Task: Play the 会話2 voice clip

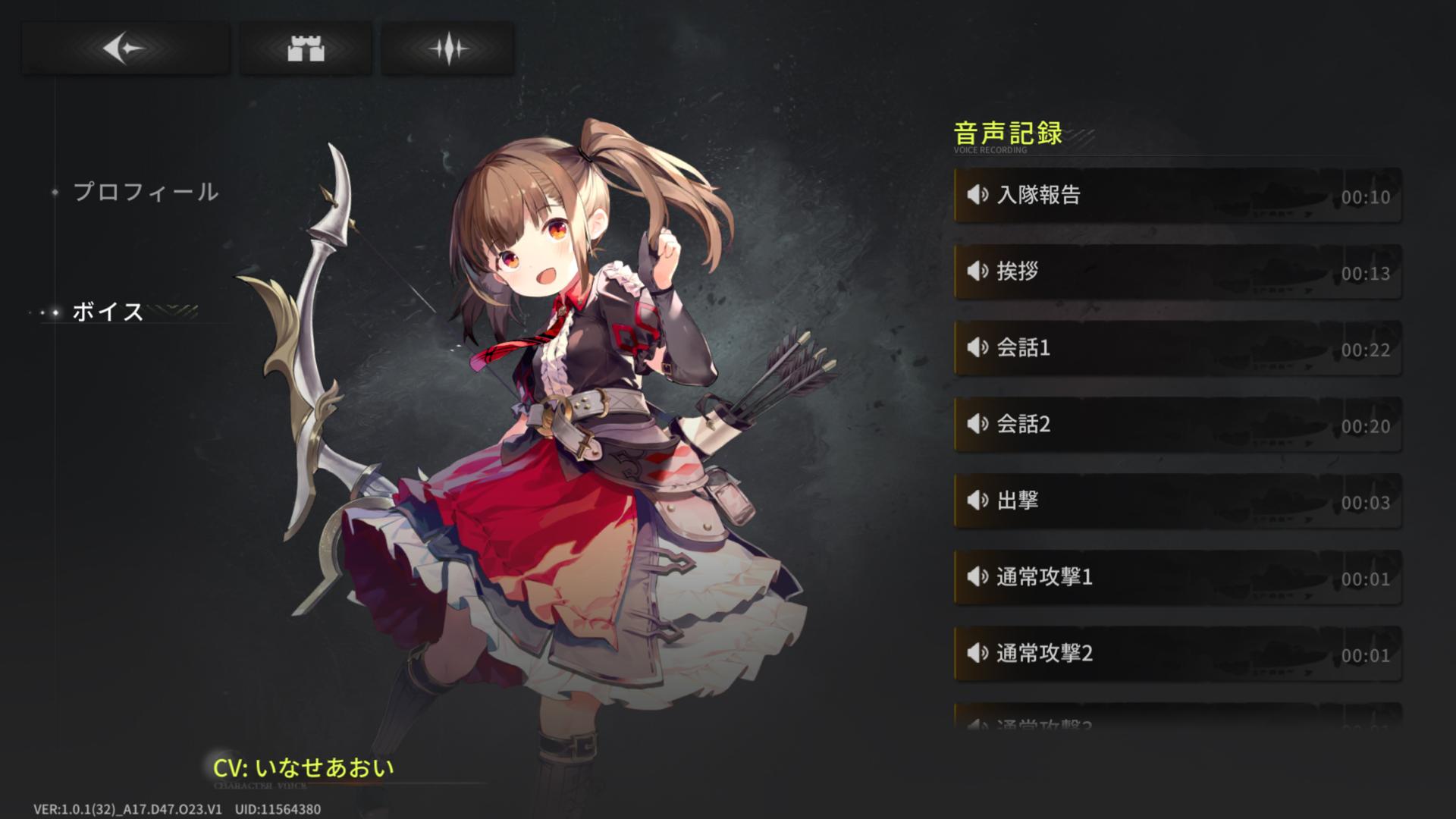Action: click(1177, 425)
